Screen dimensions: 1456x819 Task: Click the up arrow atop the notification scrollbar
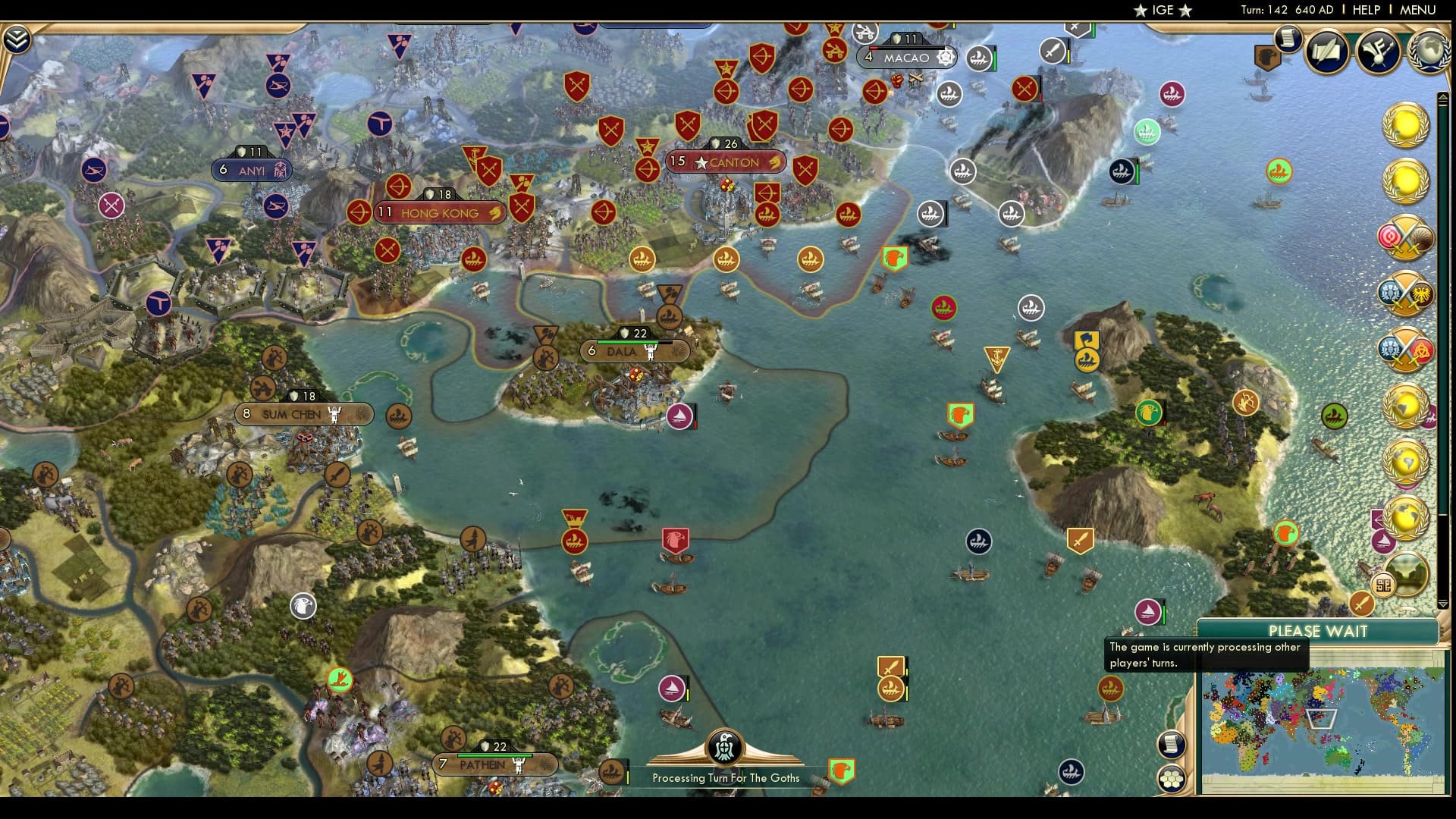click(x=1443, y=96)
